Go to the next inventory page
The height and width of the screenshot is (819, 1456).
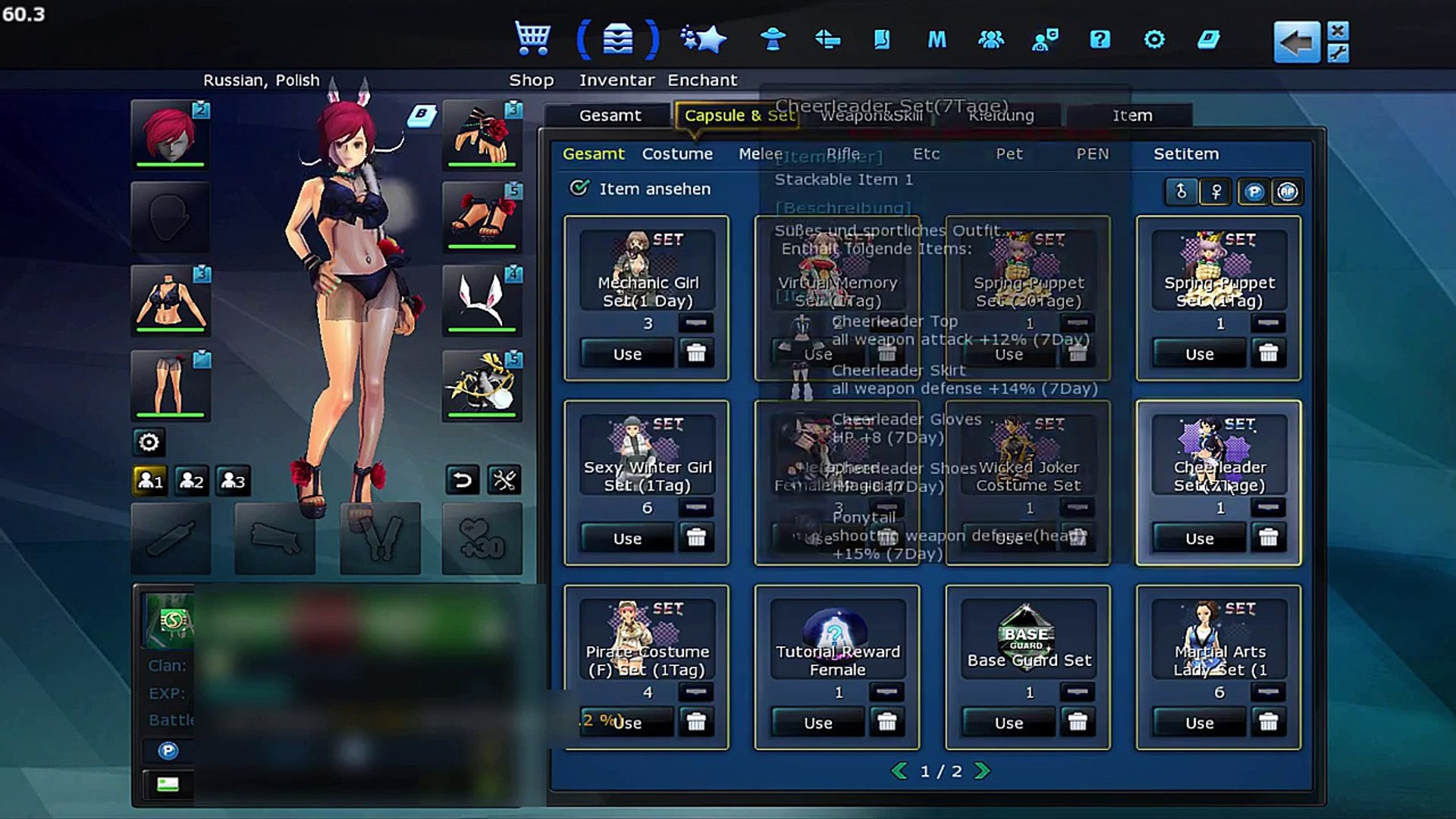pos(982,771)
